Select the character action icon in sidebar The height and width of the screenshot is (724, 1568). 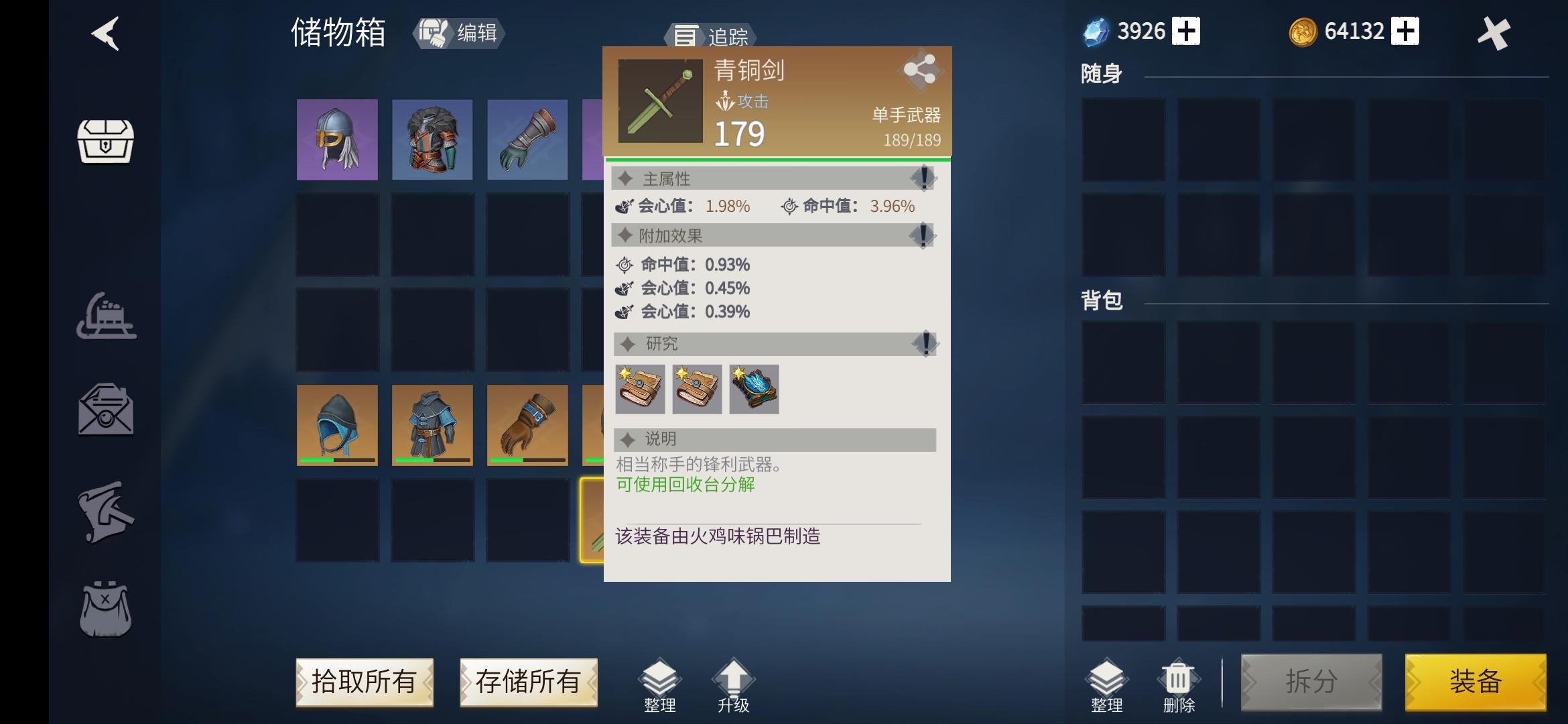[107, 511]
